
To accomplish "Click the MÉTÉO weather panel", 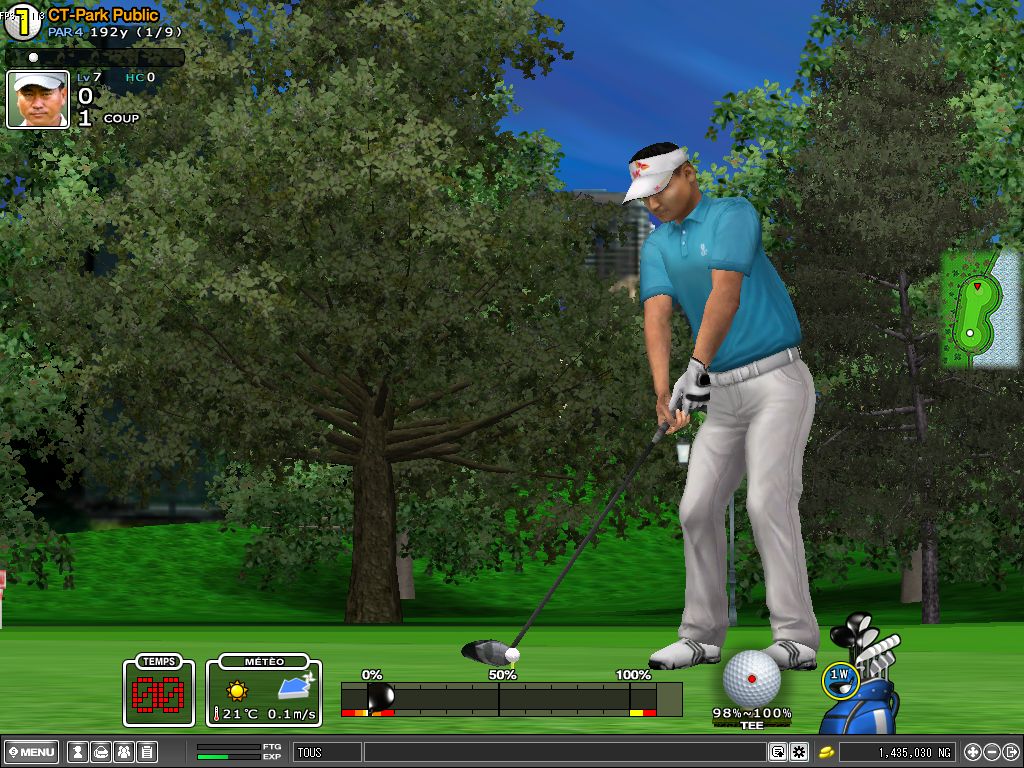I will click(264, 691).
